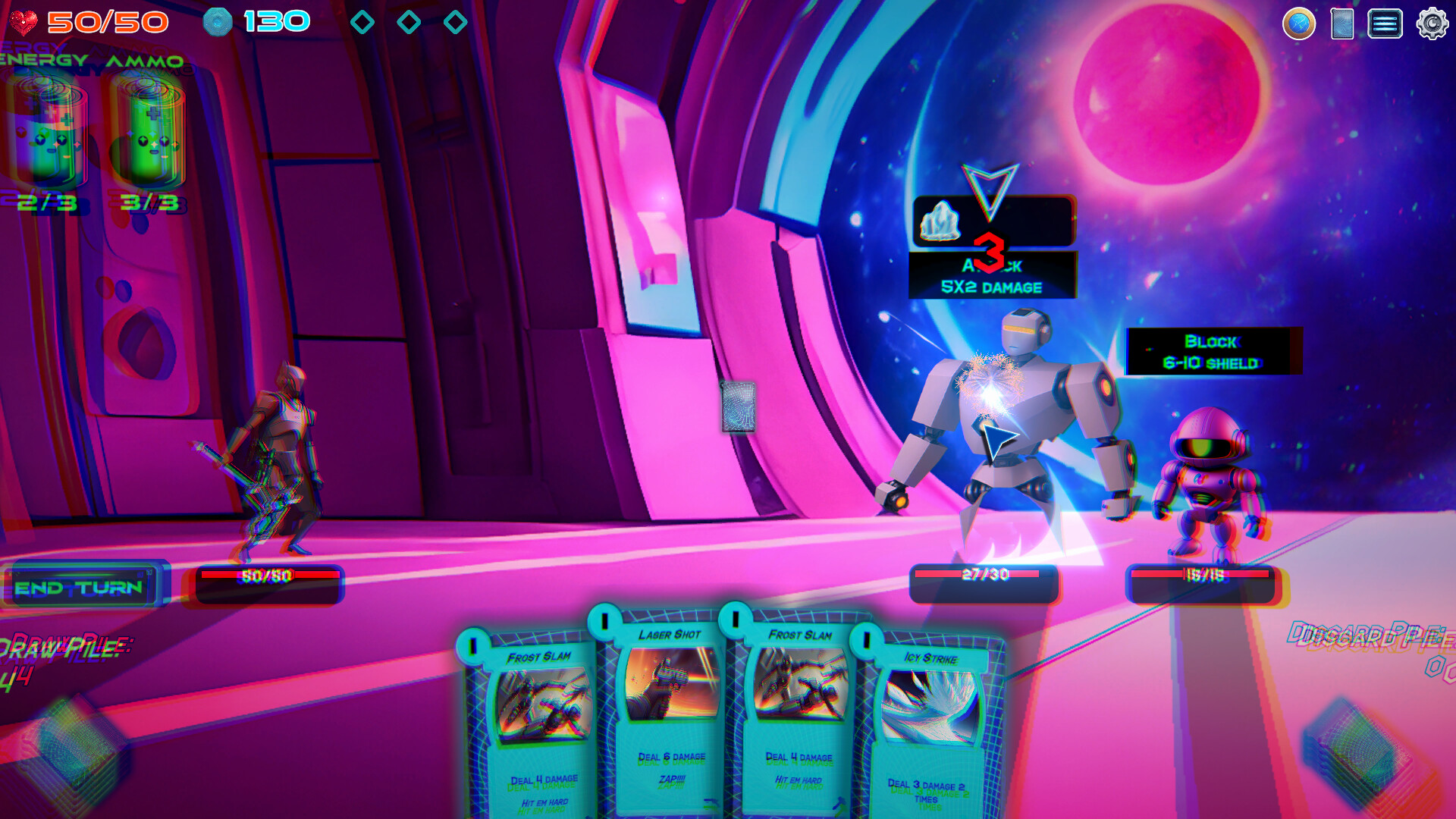Viewport: 1456px width, 819px height.
Task: Click the third teal diamond slot
Action: pyautogui.click(x=456, y=23)
